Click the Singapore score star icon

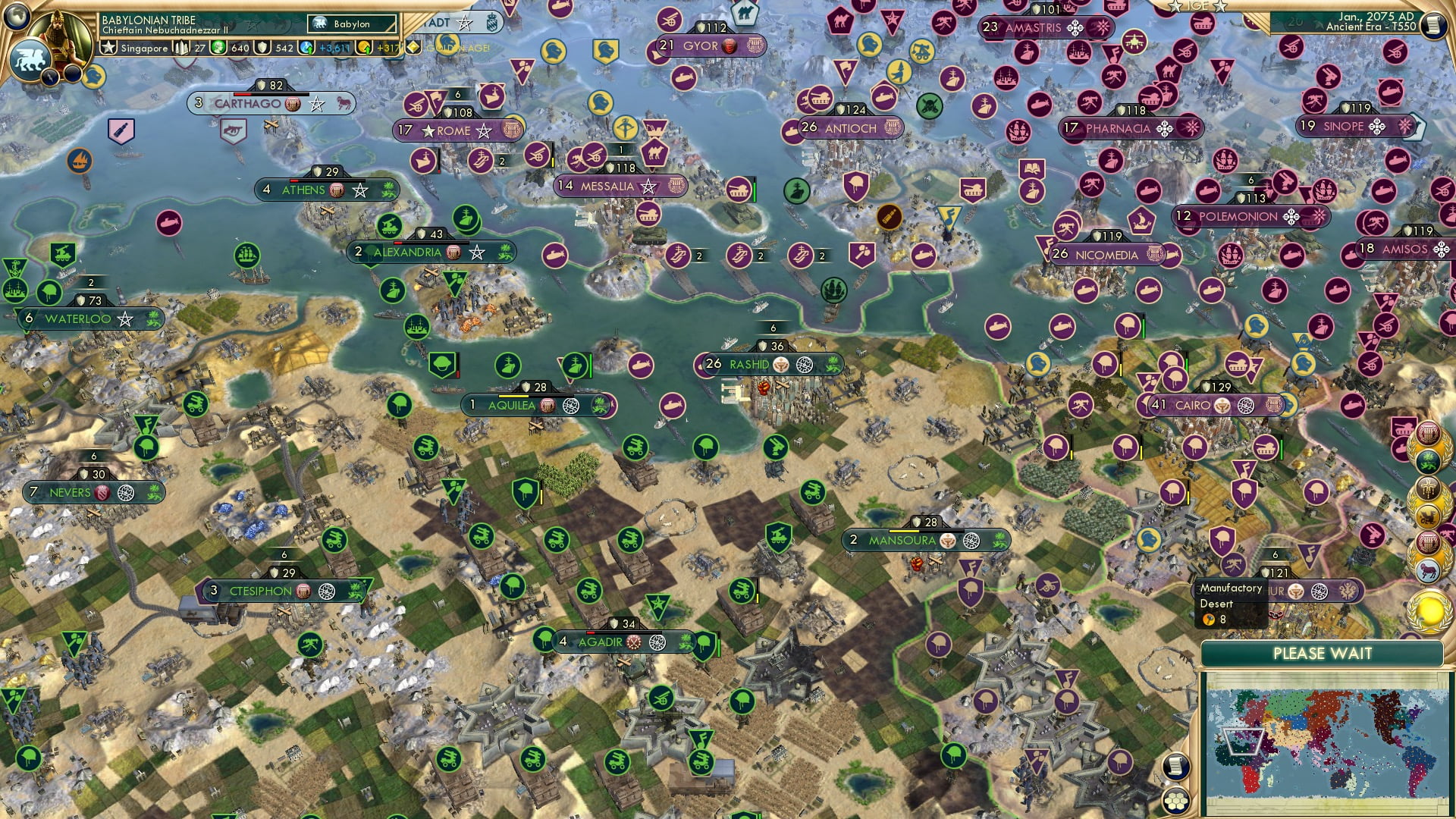[109, 48]
